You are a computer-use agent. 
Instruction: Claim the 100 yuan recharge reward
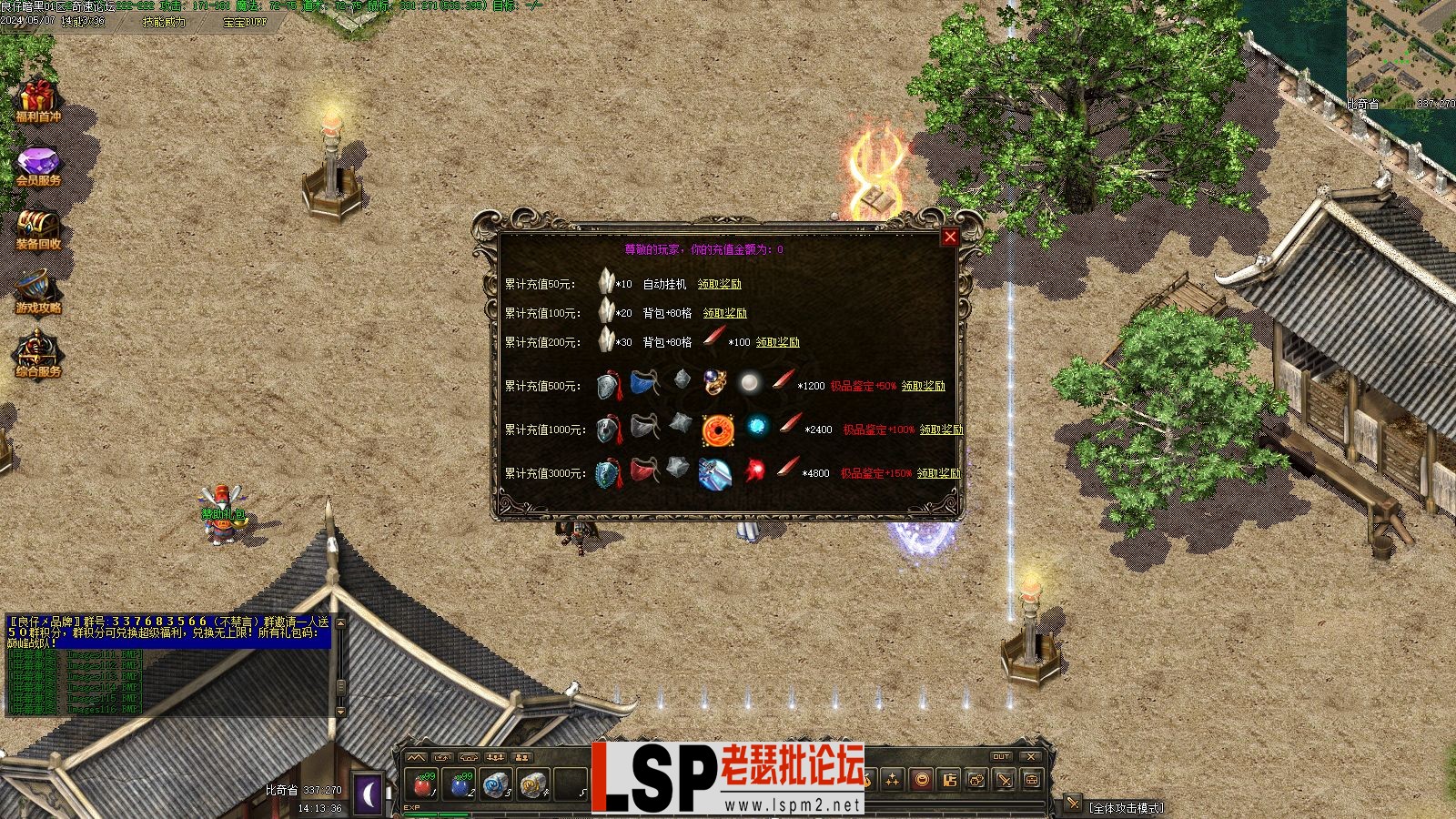[x=724, y=313]
